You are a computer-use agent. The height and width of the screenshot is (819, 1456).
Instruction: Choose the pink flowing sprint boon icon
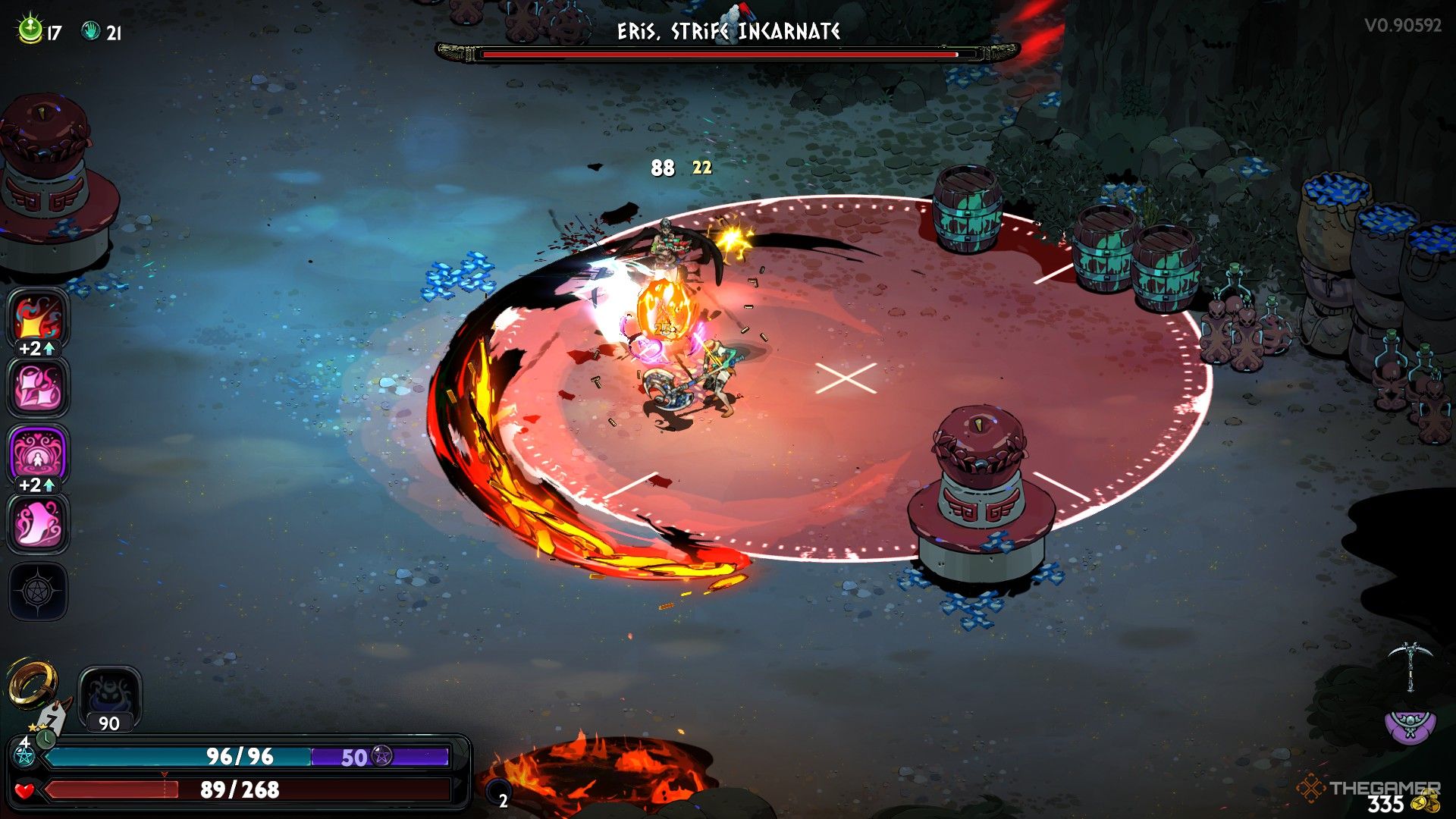click(38, 523)
